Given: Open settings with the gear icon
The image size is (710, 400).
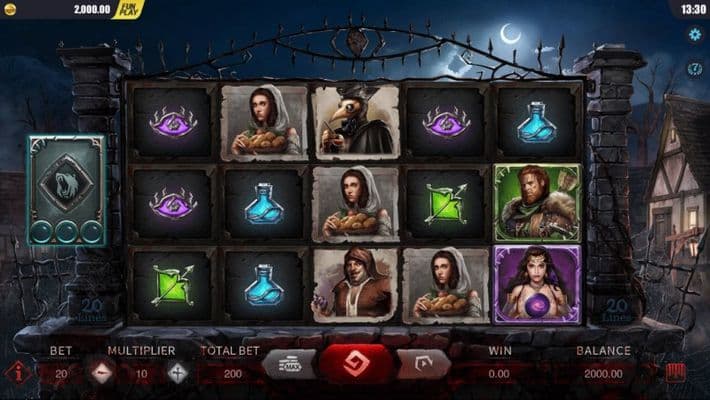Looking at the screenshot, I should pos(695,33).
